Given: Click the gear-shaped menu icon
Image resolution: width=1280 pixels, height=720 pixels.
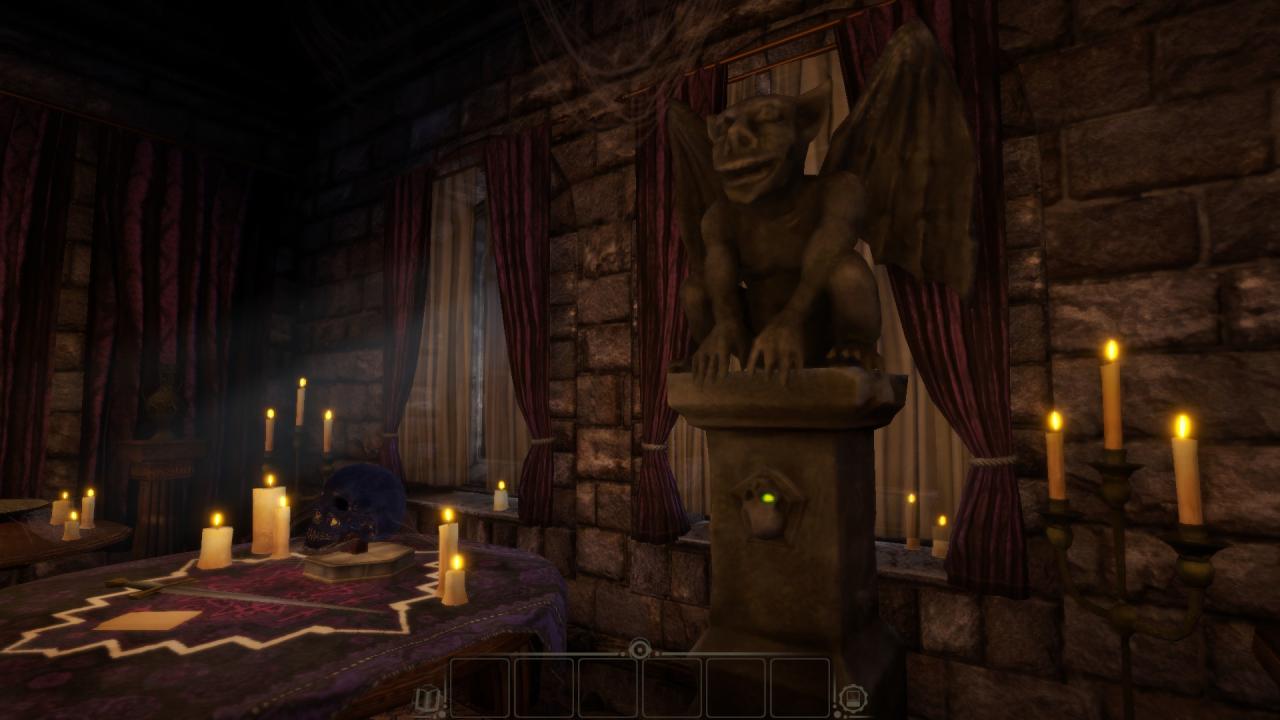Looking at the screenshot, I should 852,699.
